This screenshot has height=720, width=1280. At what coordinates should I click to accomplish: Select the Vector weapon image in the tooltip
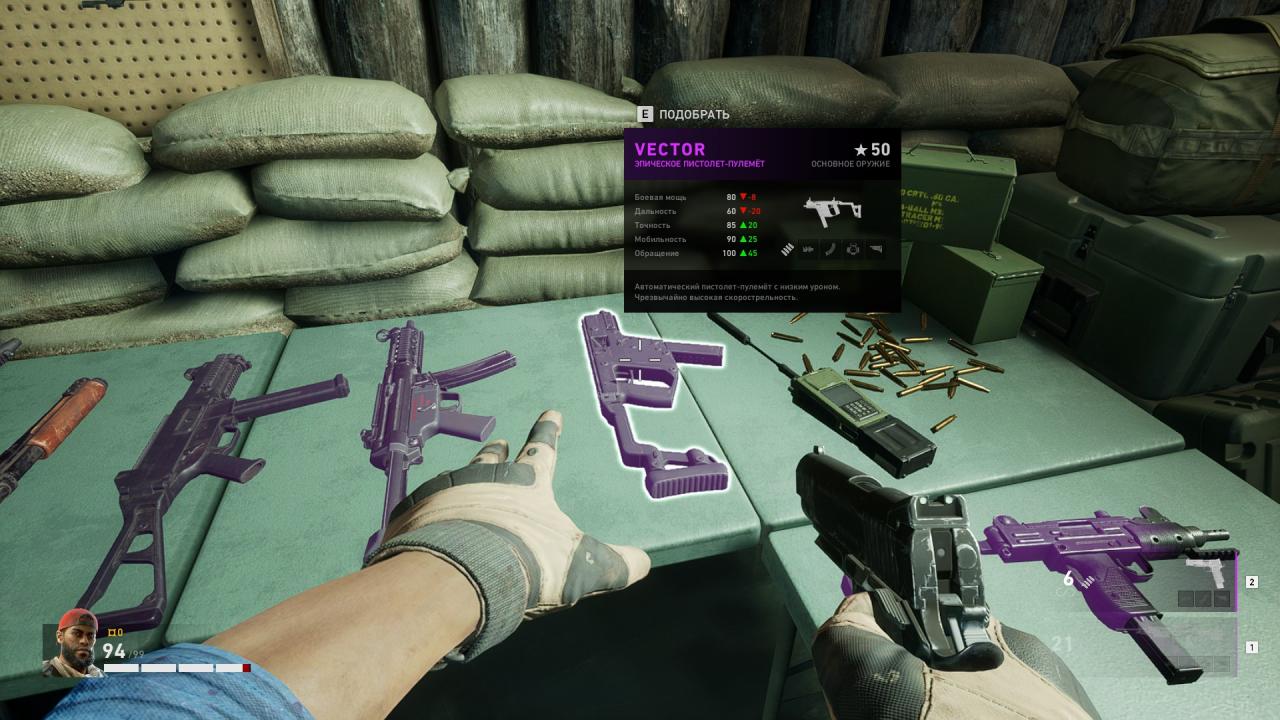point(832,211)
